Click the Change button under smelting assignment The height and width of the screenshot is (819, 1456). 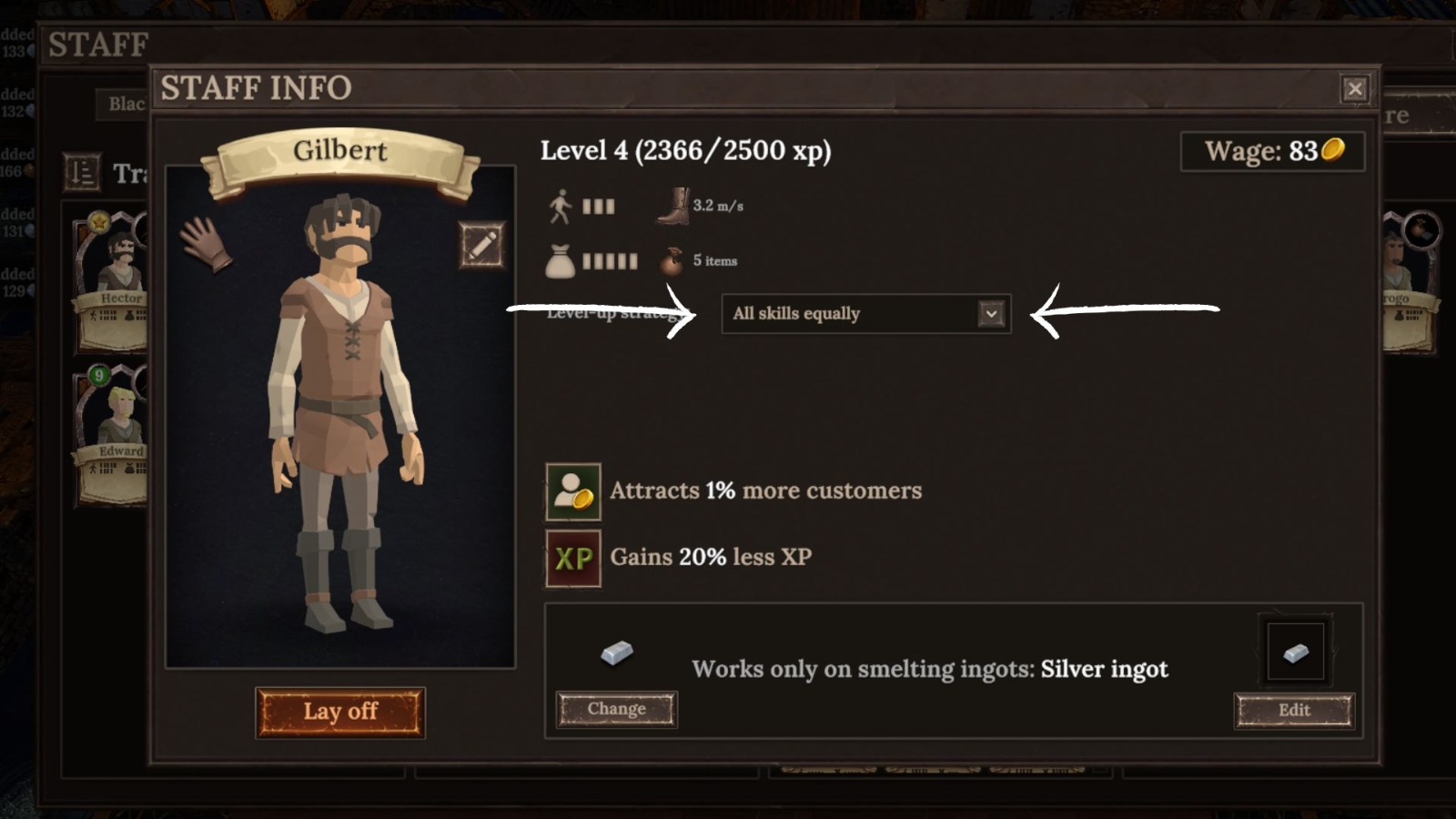pos(616,709)
